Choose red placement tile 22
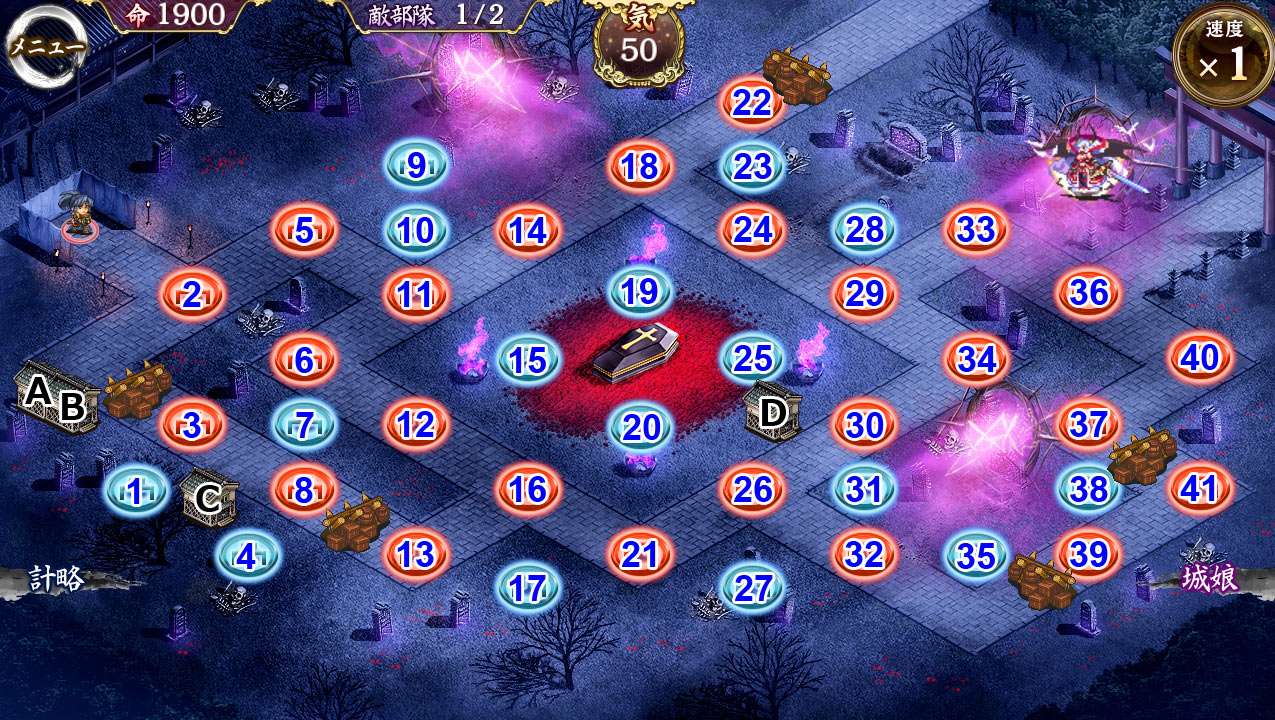This screenshot has width=1275, height=720. point(752,102)
